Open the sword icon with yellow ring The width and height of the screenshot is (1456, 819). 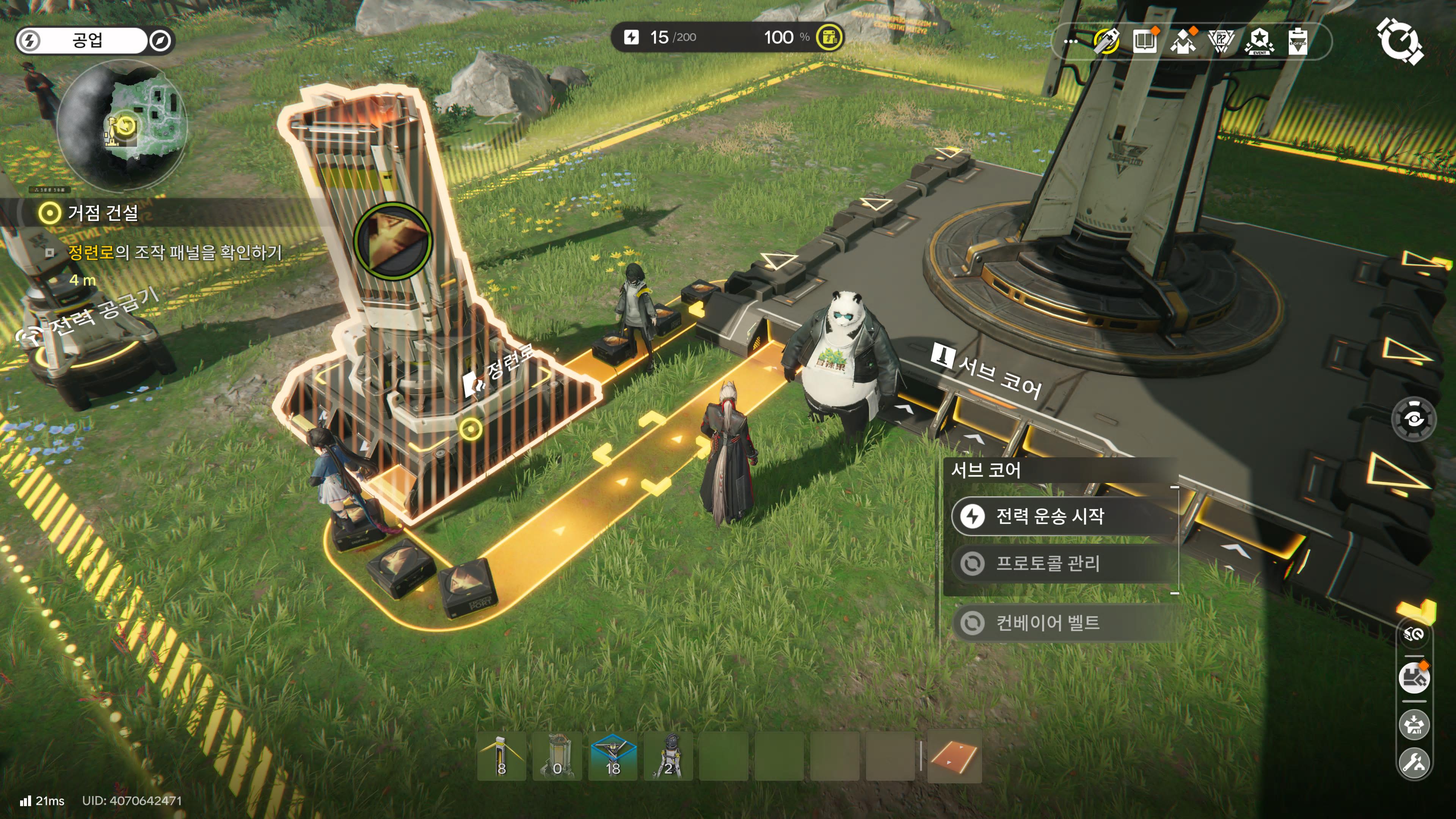click(1107, 41)
